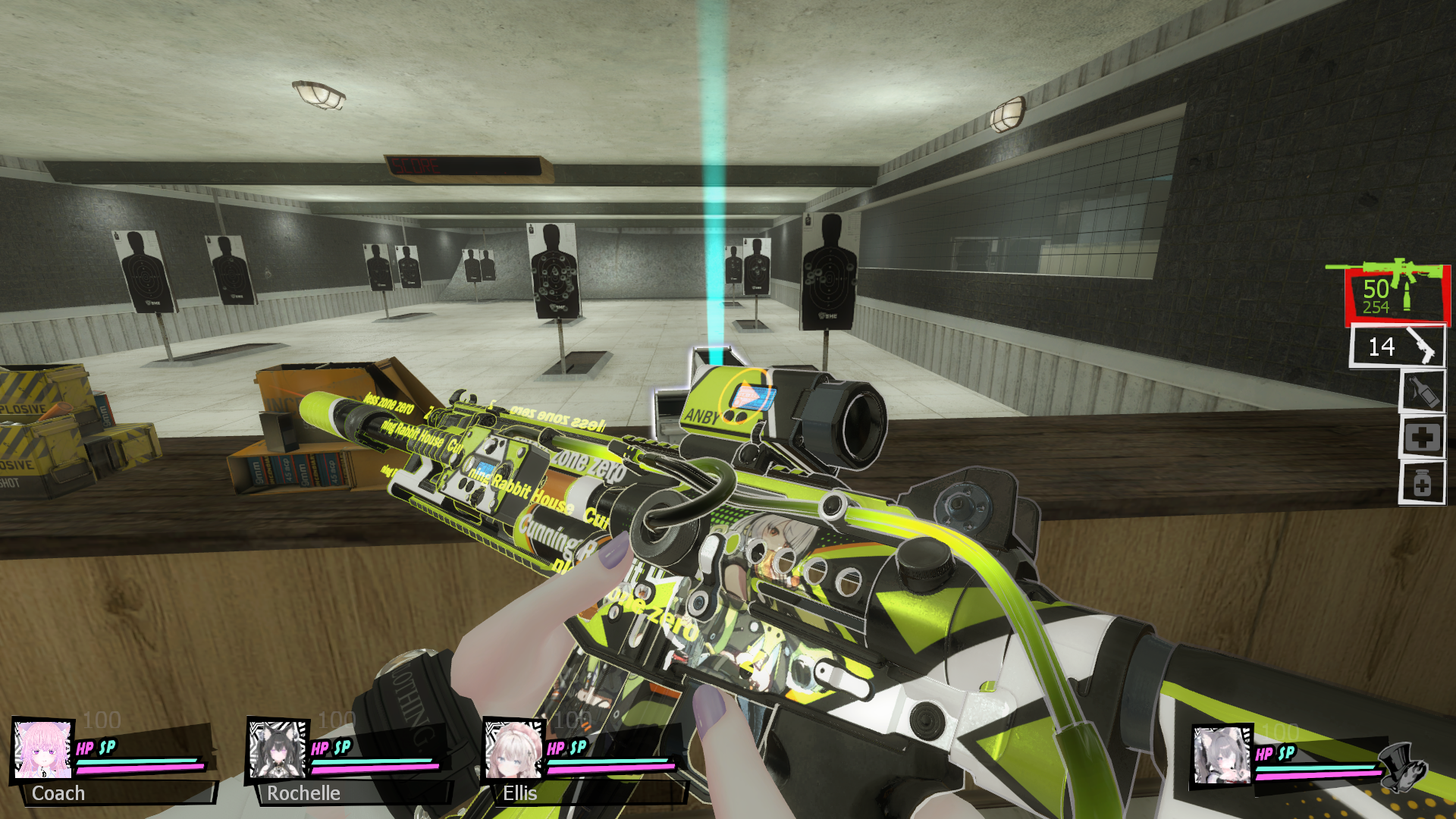
Task: Click Ellis's teammate portrait
Action: pyautogui.click(x=513, y=749)
